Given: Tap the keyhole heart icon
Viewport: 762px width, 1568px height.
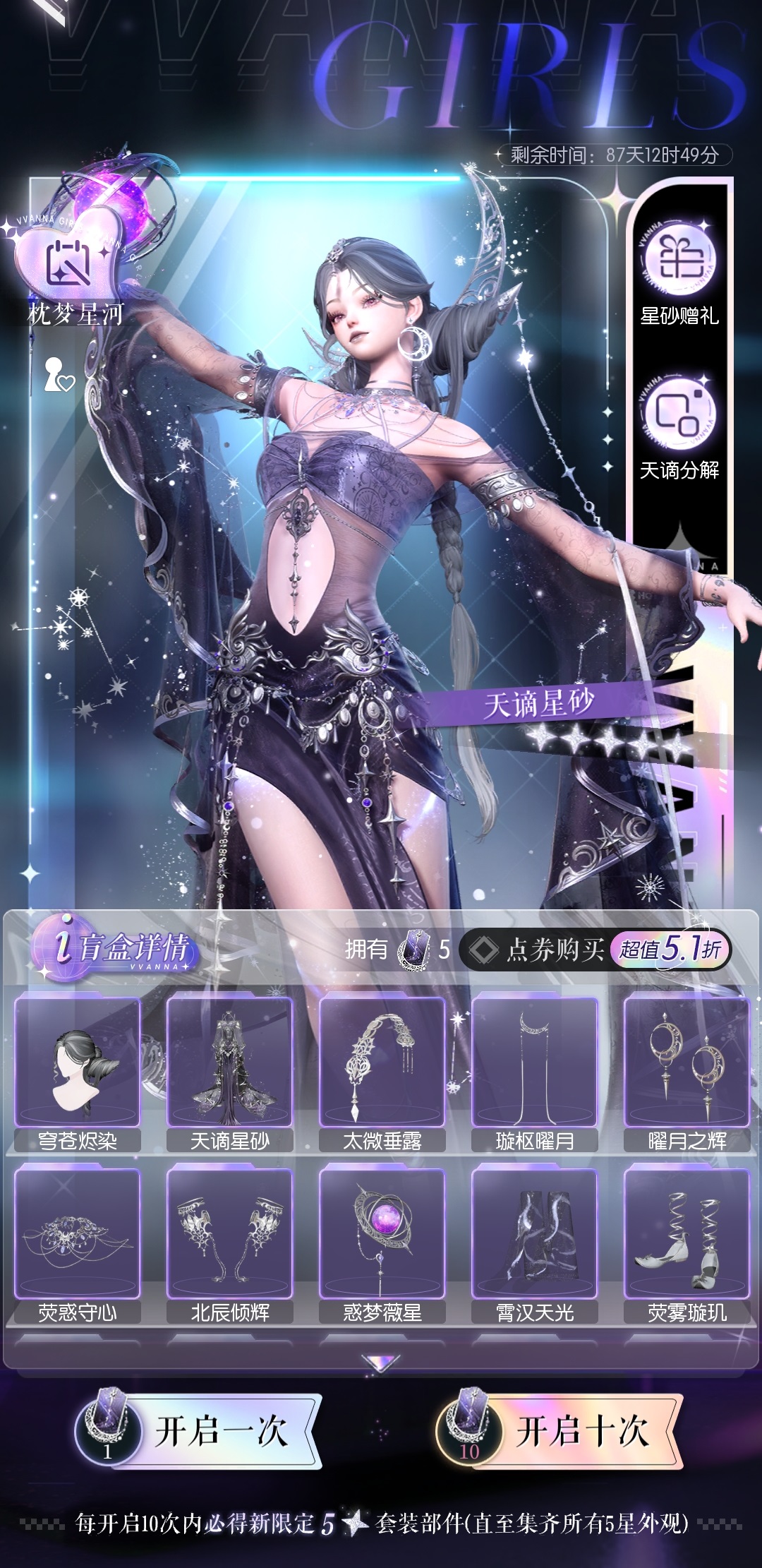Looking at the screenshot, I should coord(59,376).
